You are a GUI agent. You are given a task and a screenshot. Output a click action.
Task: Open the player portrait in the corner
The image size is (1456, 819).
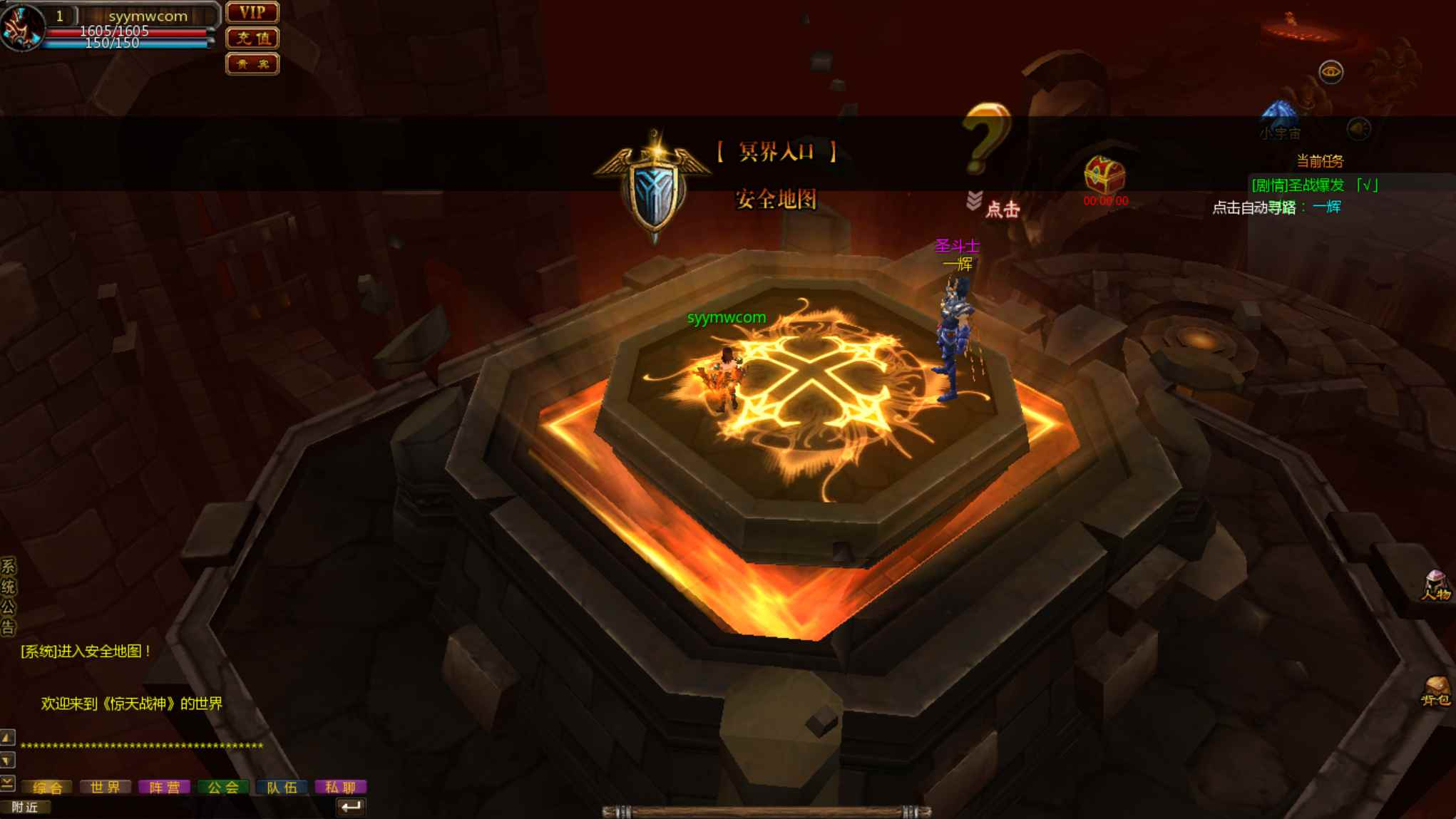(21, 27)
